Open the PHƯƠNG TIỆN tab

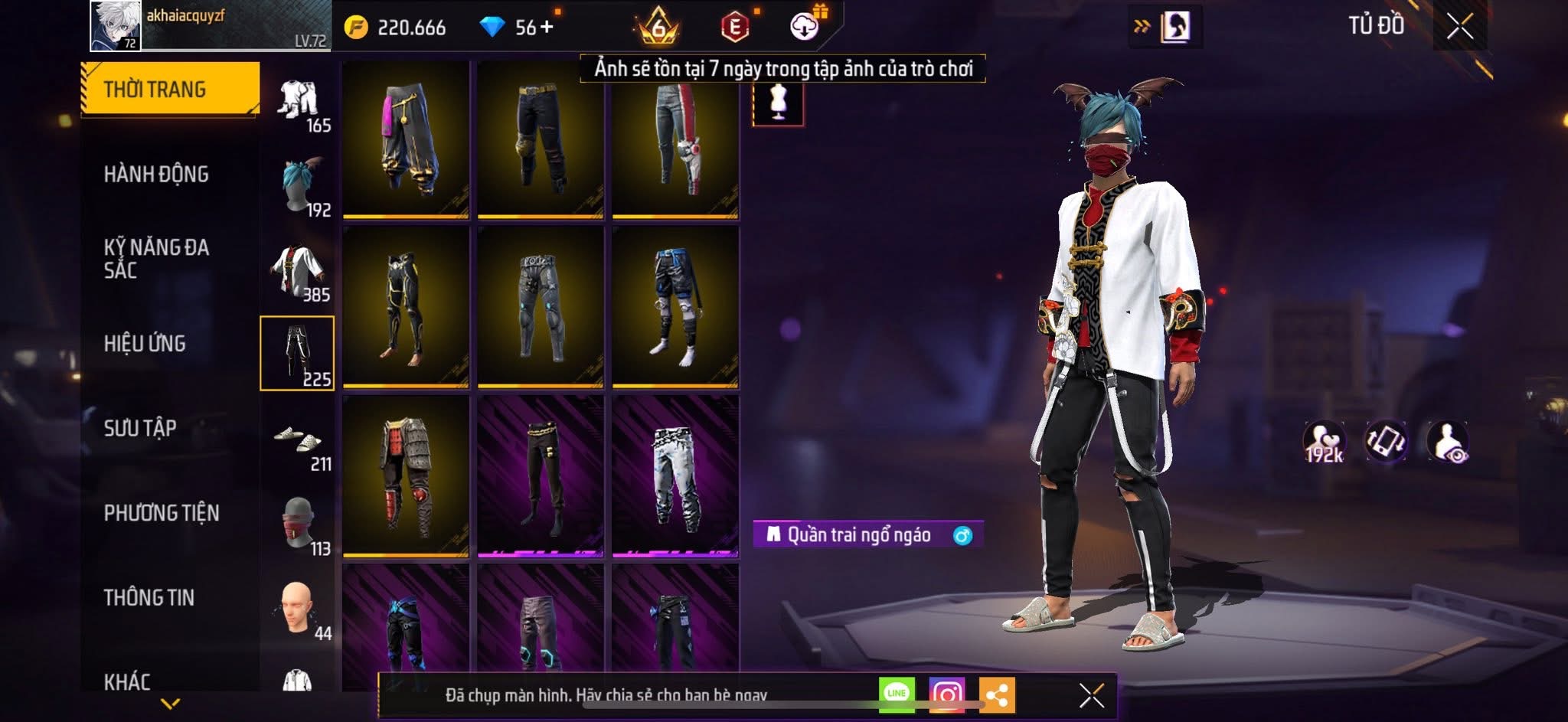(x=162, y=513)
